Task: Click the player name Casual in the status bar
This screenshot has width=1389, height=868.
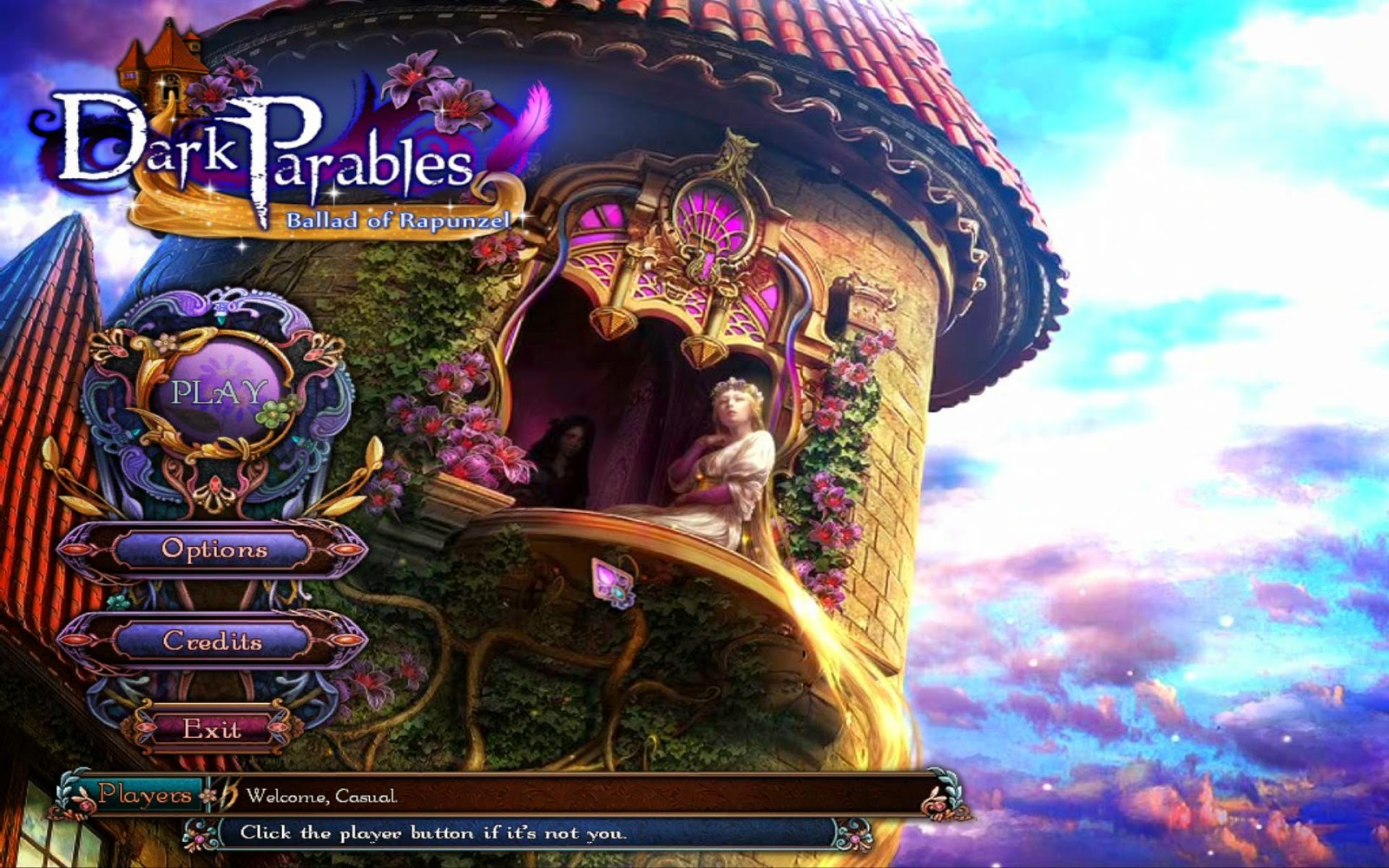Action: [x=365, y=797]
